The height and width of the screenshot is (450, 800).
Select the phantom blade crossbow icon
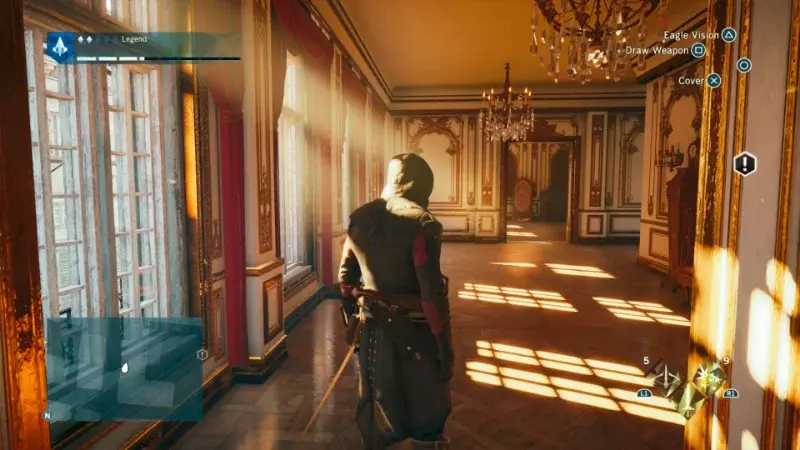[x=664, y=379]
